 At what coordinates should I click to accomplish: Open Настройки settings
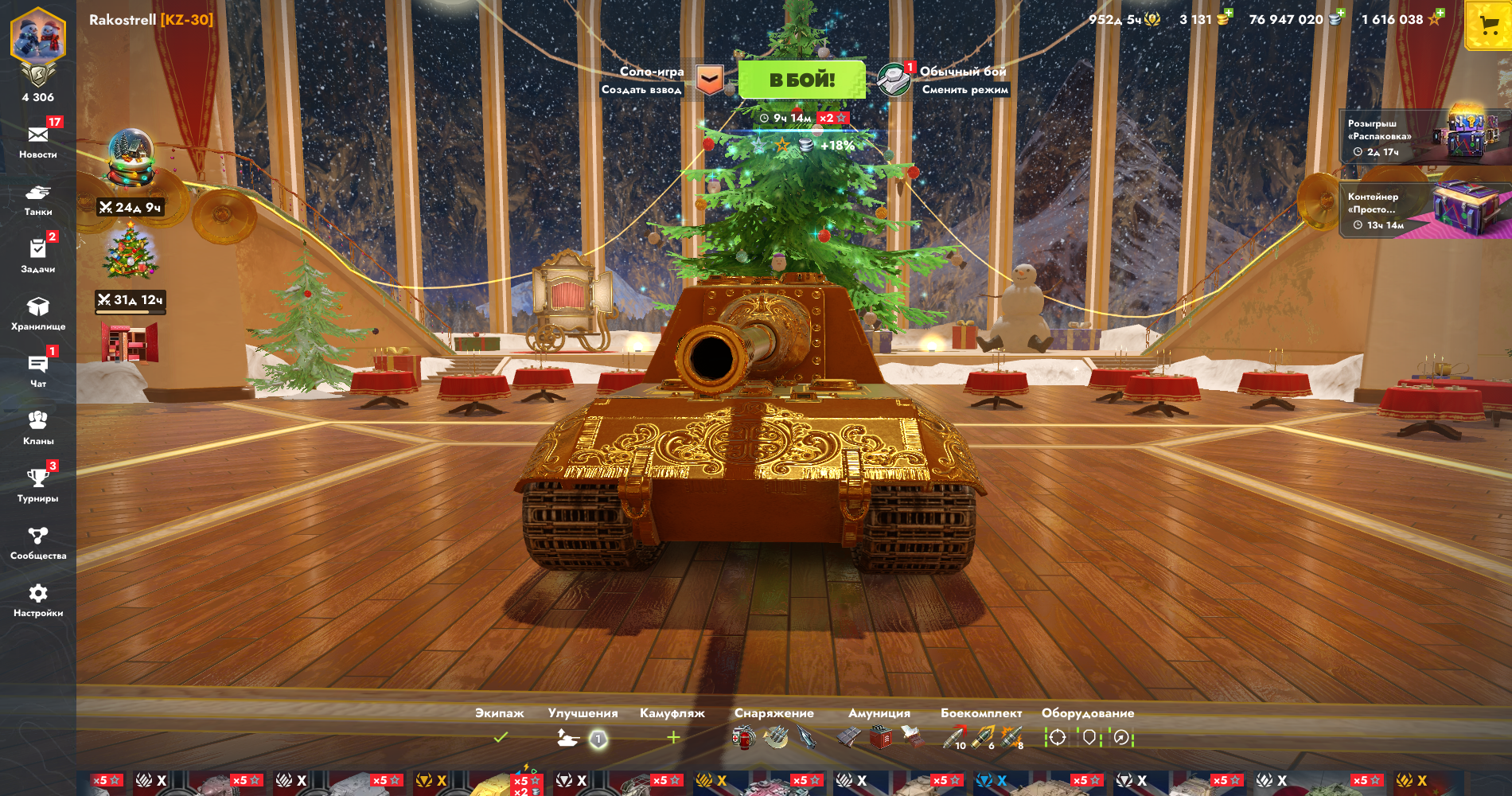coord(38,599)
